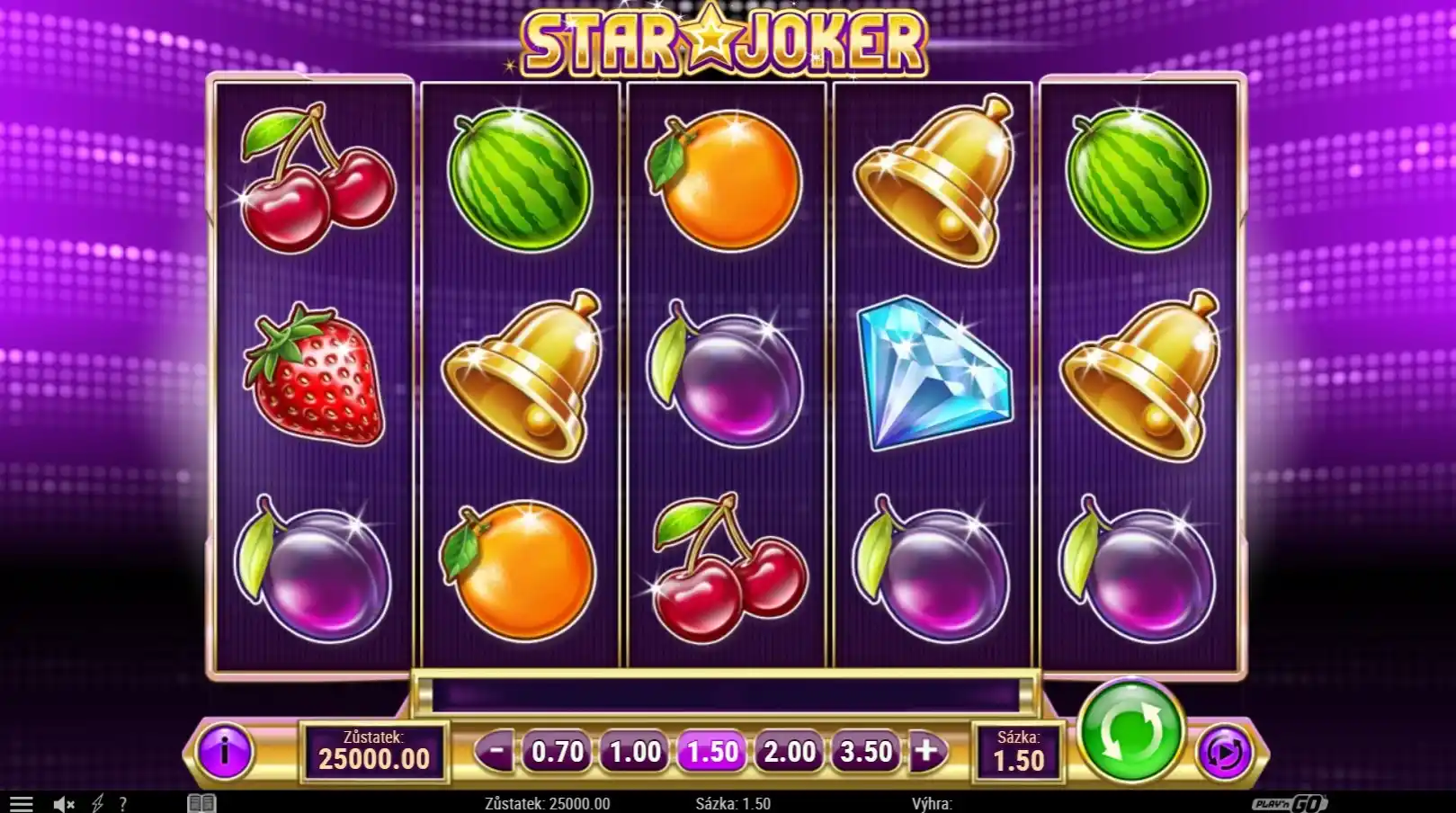Choose the 1.00 bet value
Viewport: 1456px width, 813px height.
coord(635,751)
